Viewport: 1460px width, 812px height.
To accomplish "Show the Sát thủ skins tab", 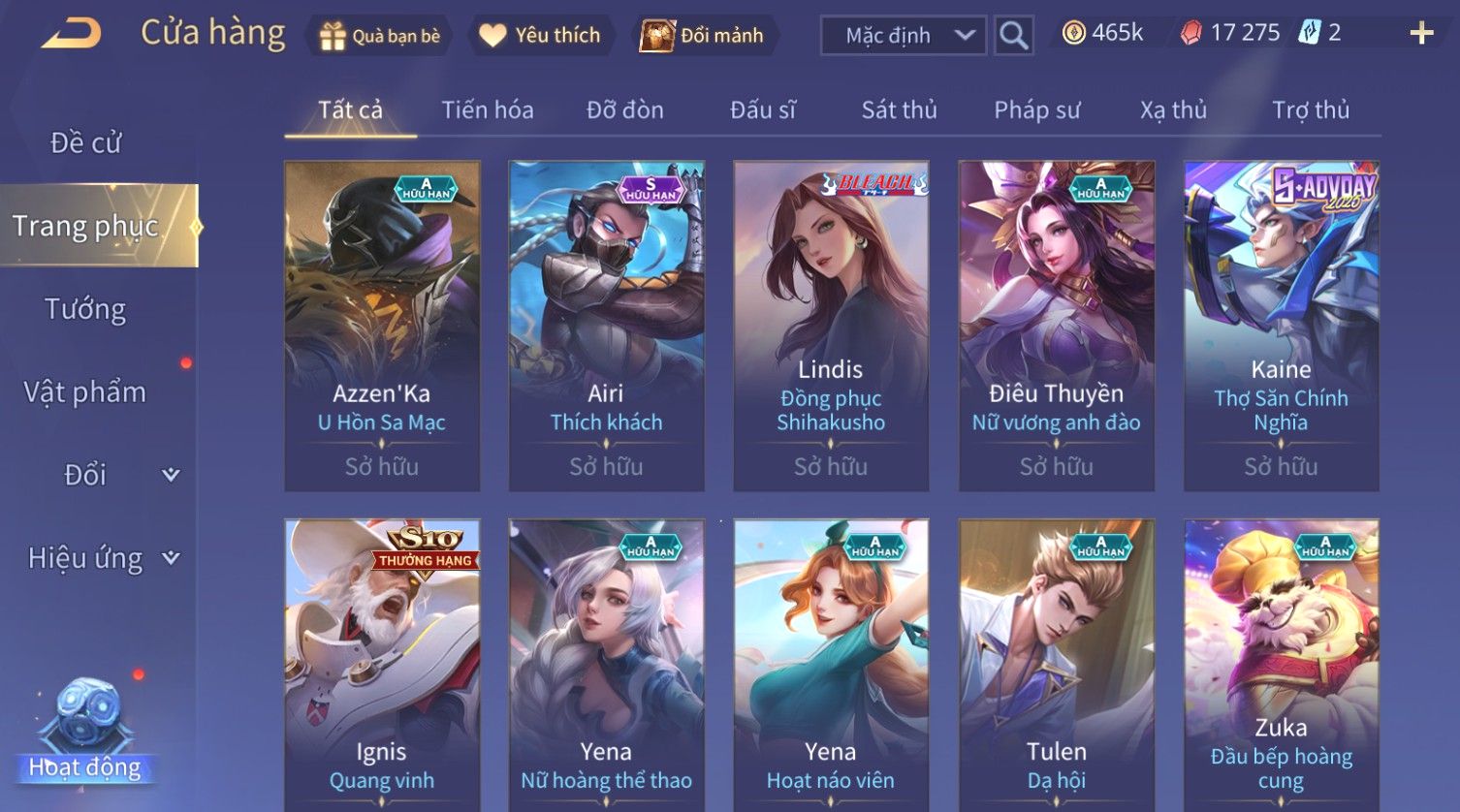I will pos(899,110).
